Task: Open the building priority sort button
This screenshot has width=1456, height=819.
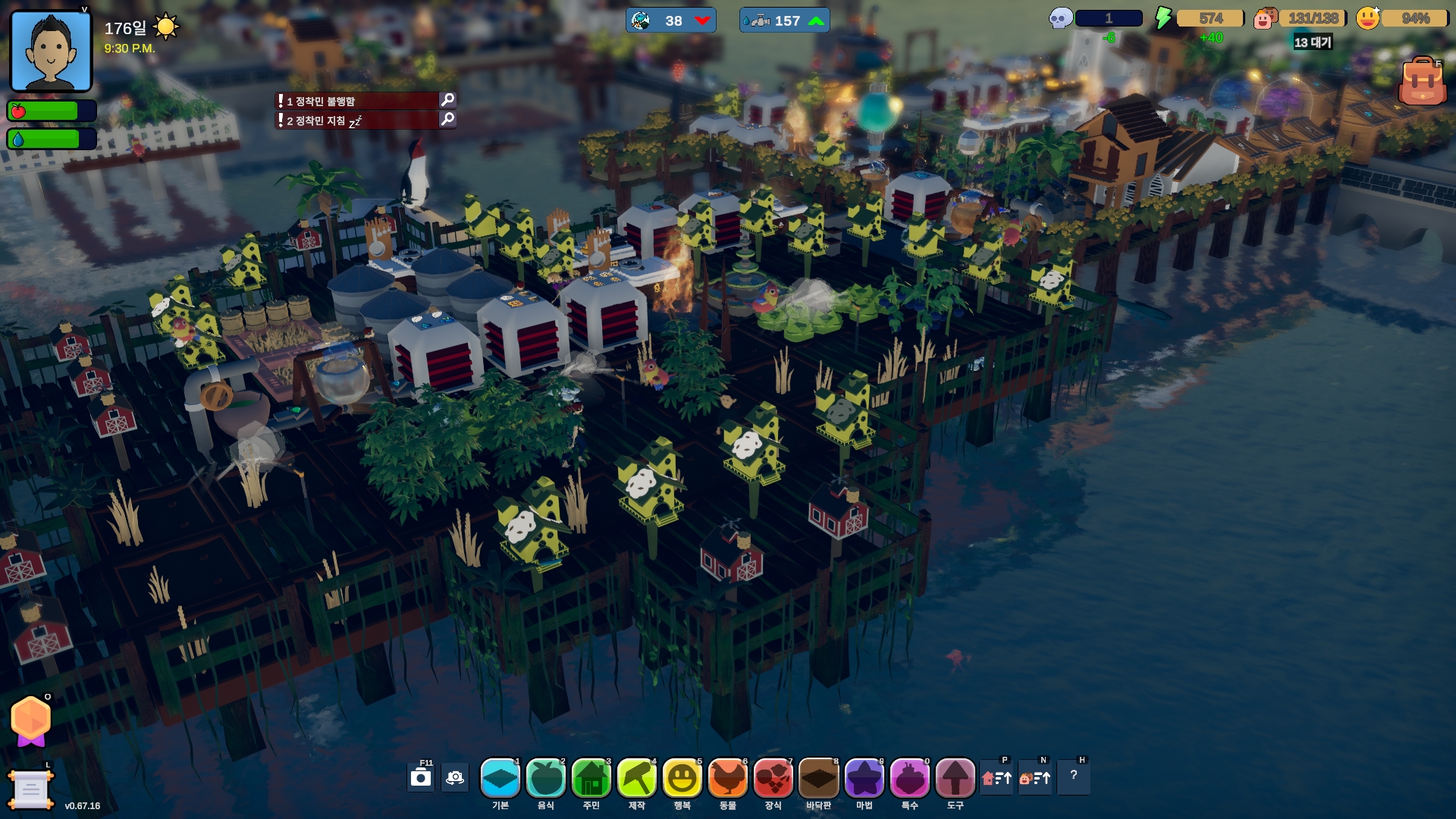Action: (996, 777)
